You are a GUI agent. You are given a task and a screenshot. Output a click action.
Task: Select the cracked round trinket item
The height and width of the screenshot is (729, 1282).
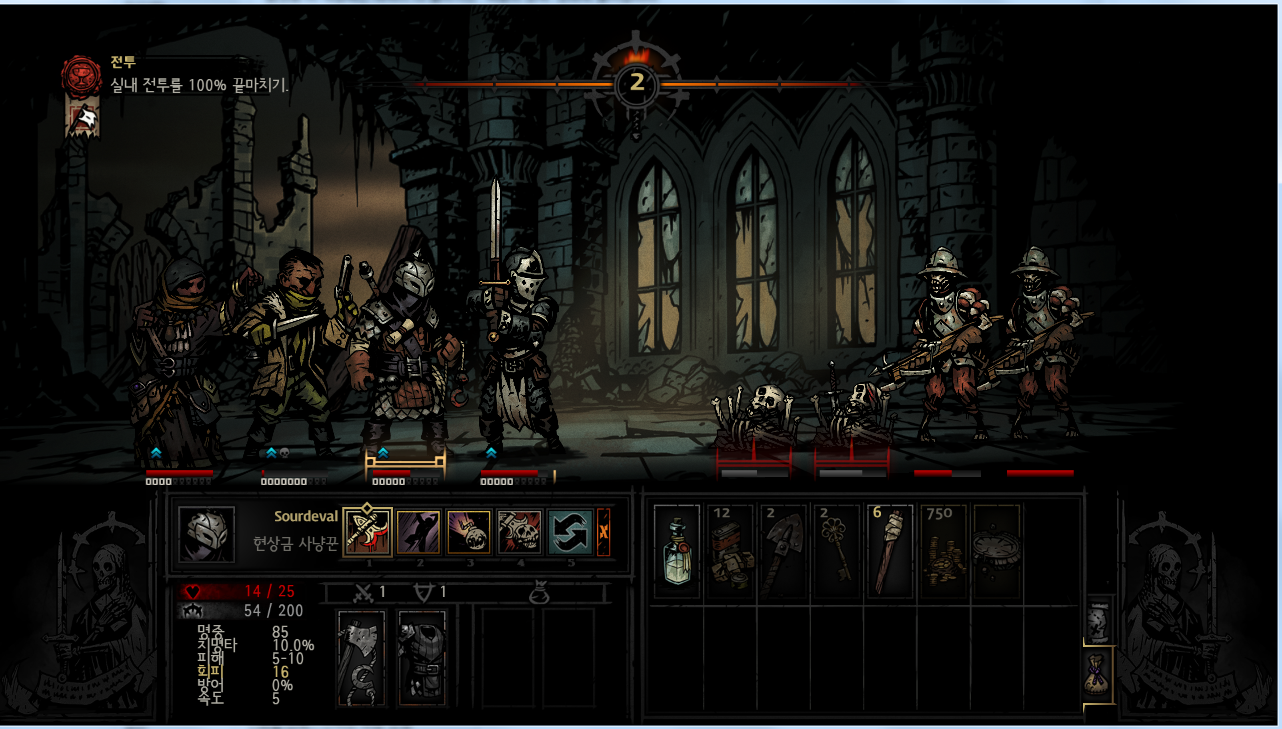point(995,551)
